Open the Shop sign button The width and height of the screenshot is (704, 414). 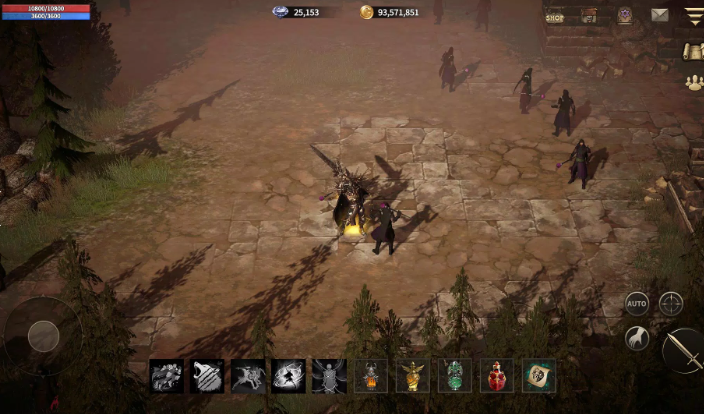555,15
